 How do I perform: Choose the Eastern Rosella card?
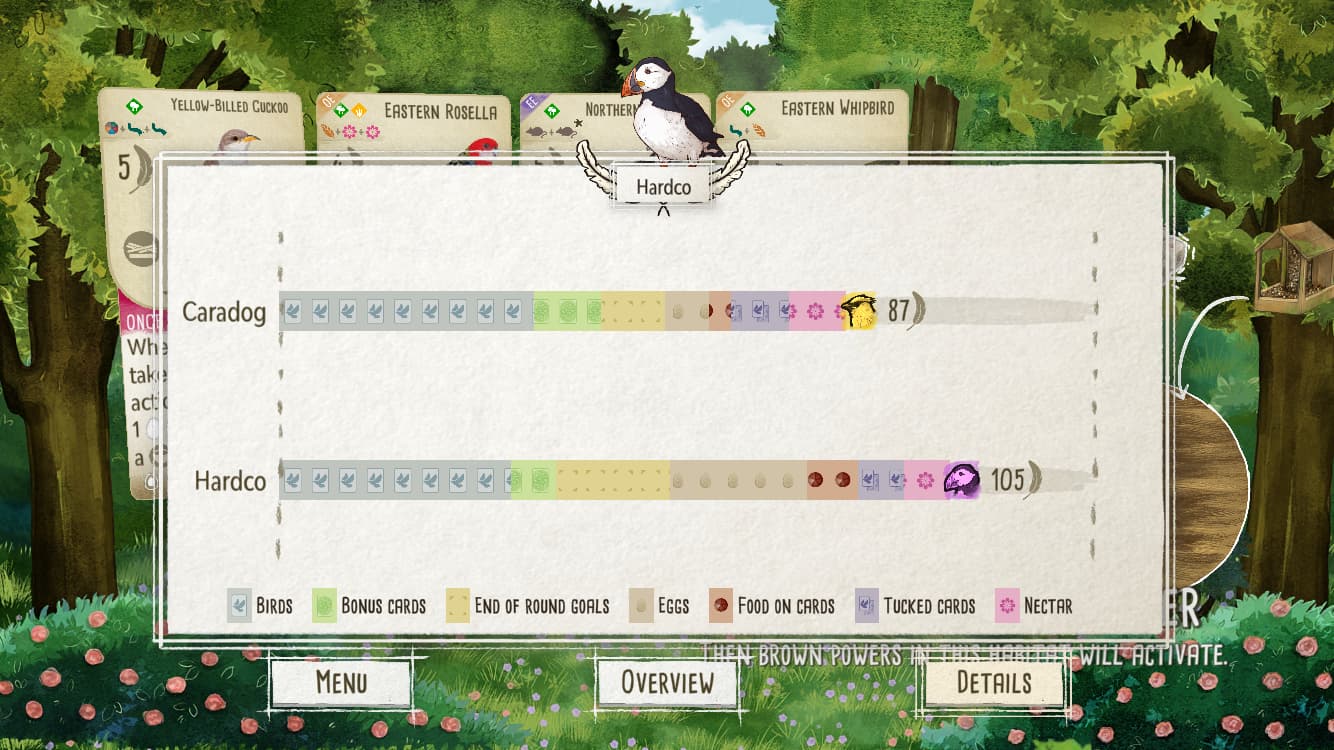click(413, 122)
